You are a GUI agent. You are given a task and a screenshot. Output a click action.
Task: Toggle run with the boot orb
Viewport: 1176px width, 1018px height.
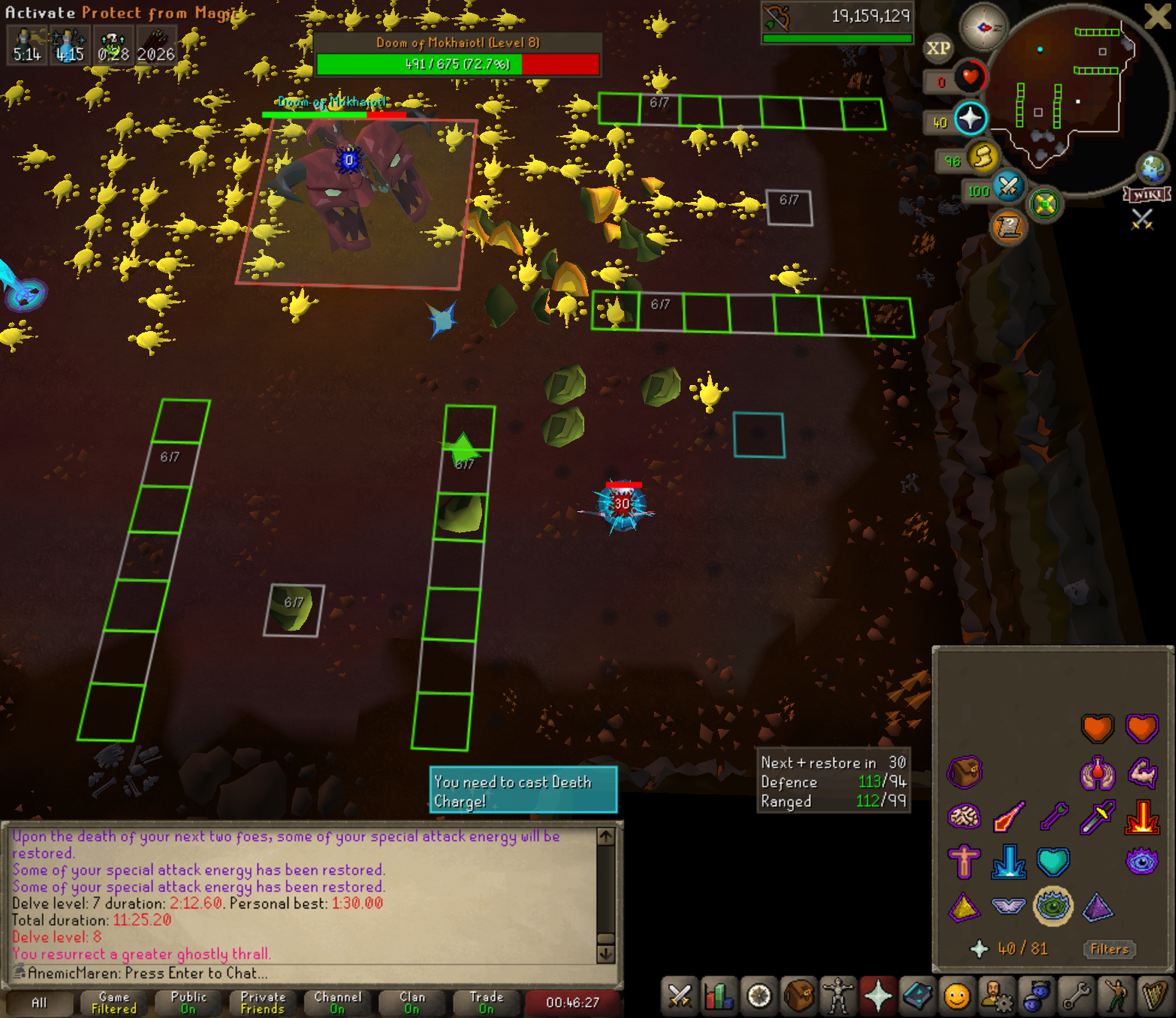point(982,158)
